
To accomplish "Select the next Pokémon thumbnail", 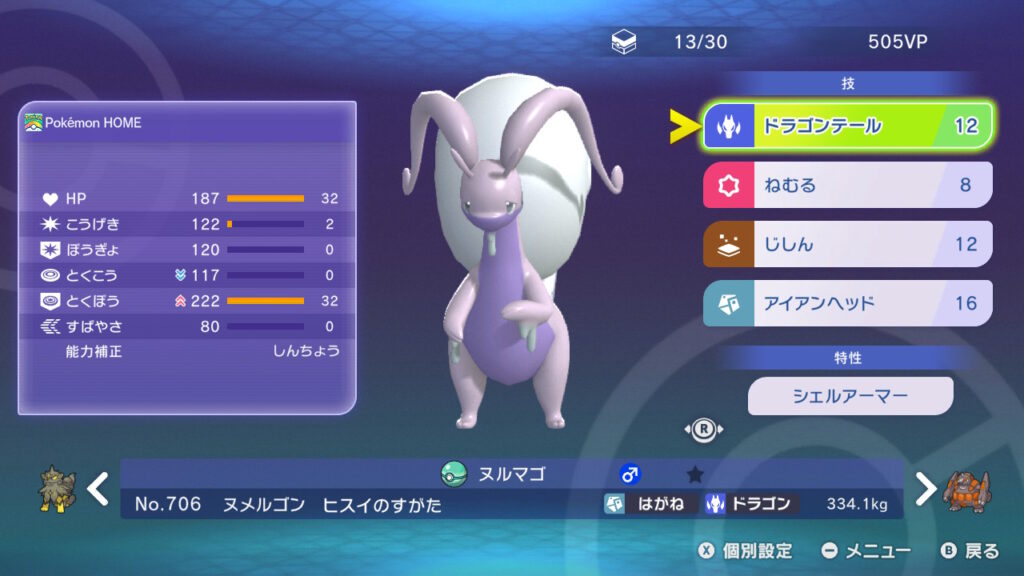I will [966, 490].
